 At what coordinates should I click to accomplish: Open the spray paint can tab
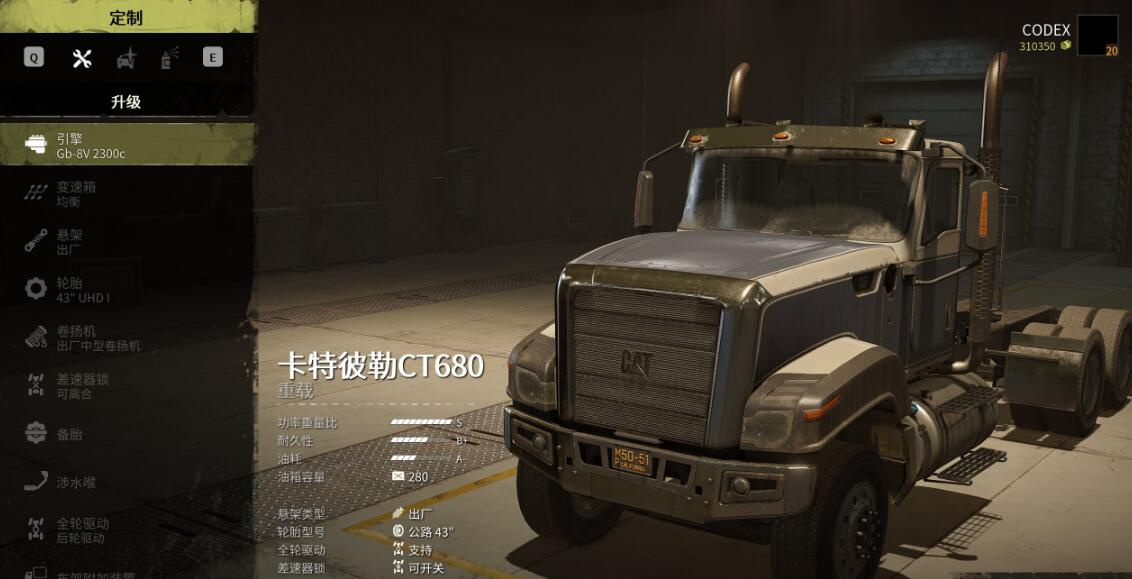pyautogui.click(x=169, y=58)
